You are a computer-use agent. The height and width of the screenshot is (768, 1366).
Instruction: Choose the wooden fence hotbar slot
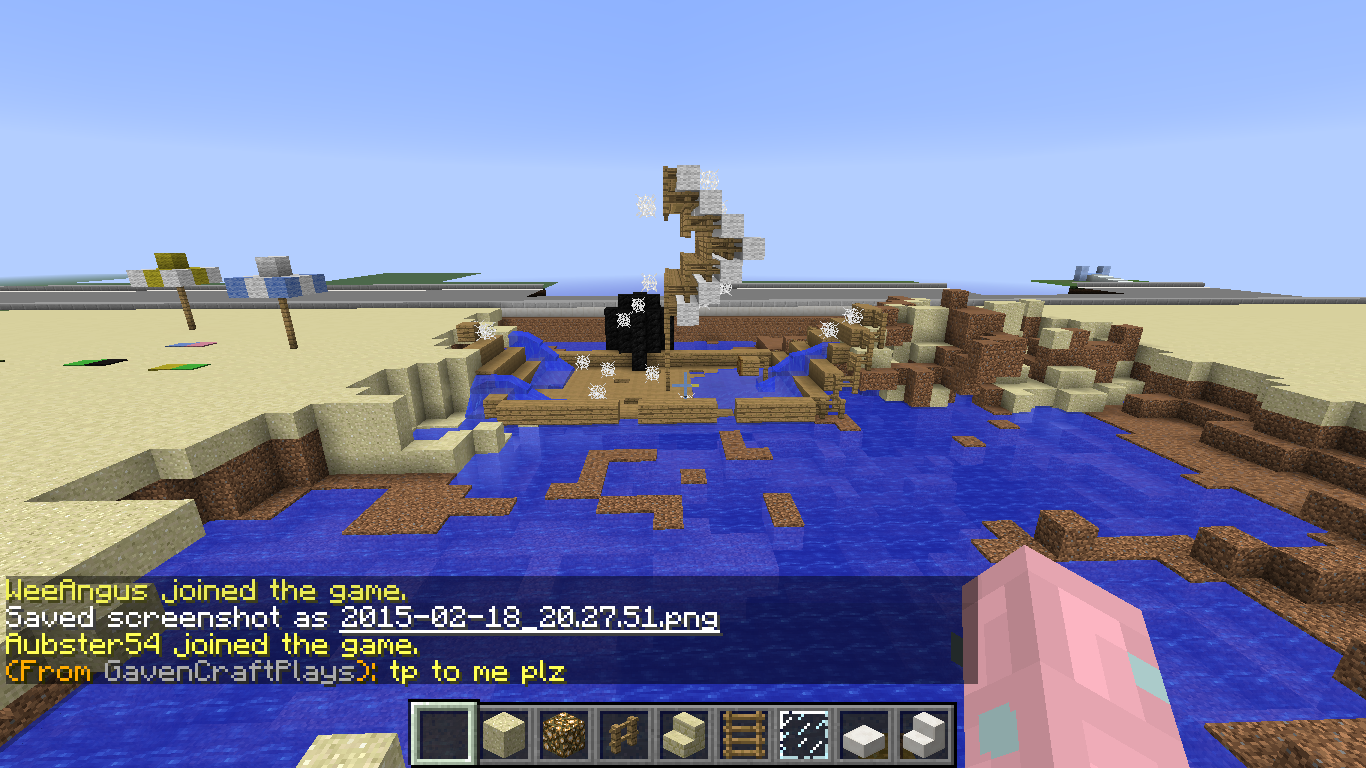point(623,735)
